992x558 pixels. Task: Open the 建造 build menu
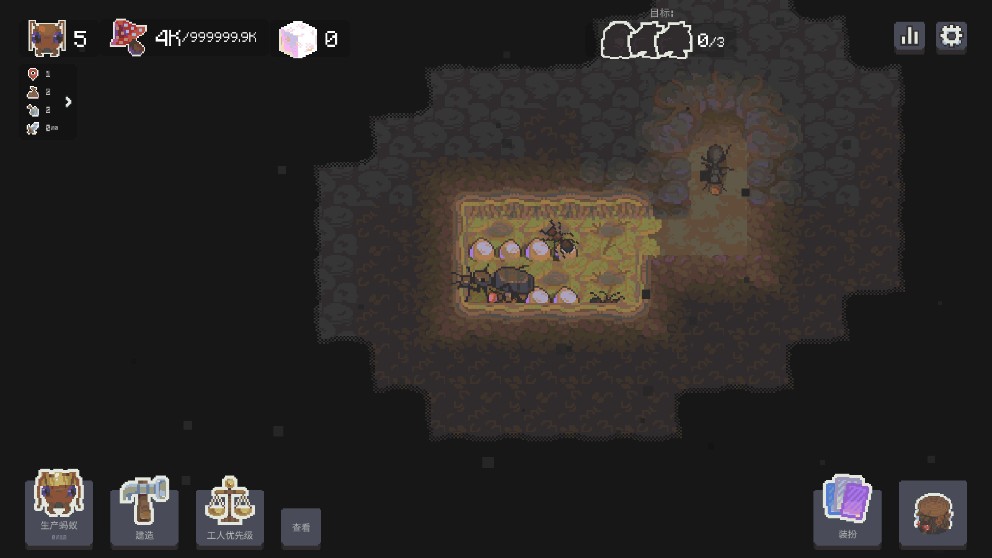tap(145, 508)
